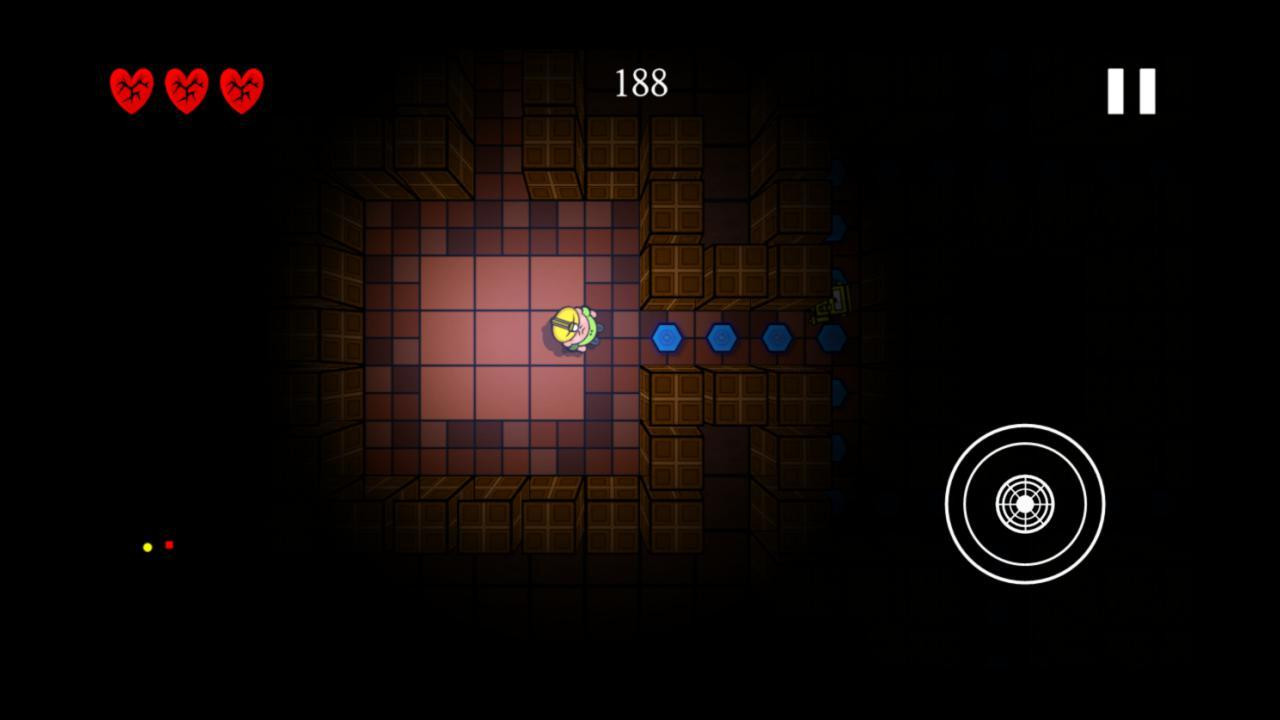Tap the third heart on the right
The width and height of the screenshot is (1280, 720).
(x=241, y=92)
